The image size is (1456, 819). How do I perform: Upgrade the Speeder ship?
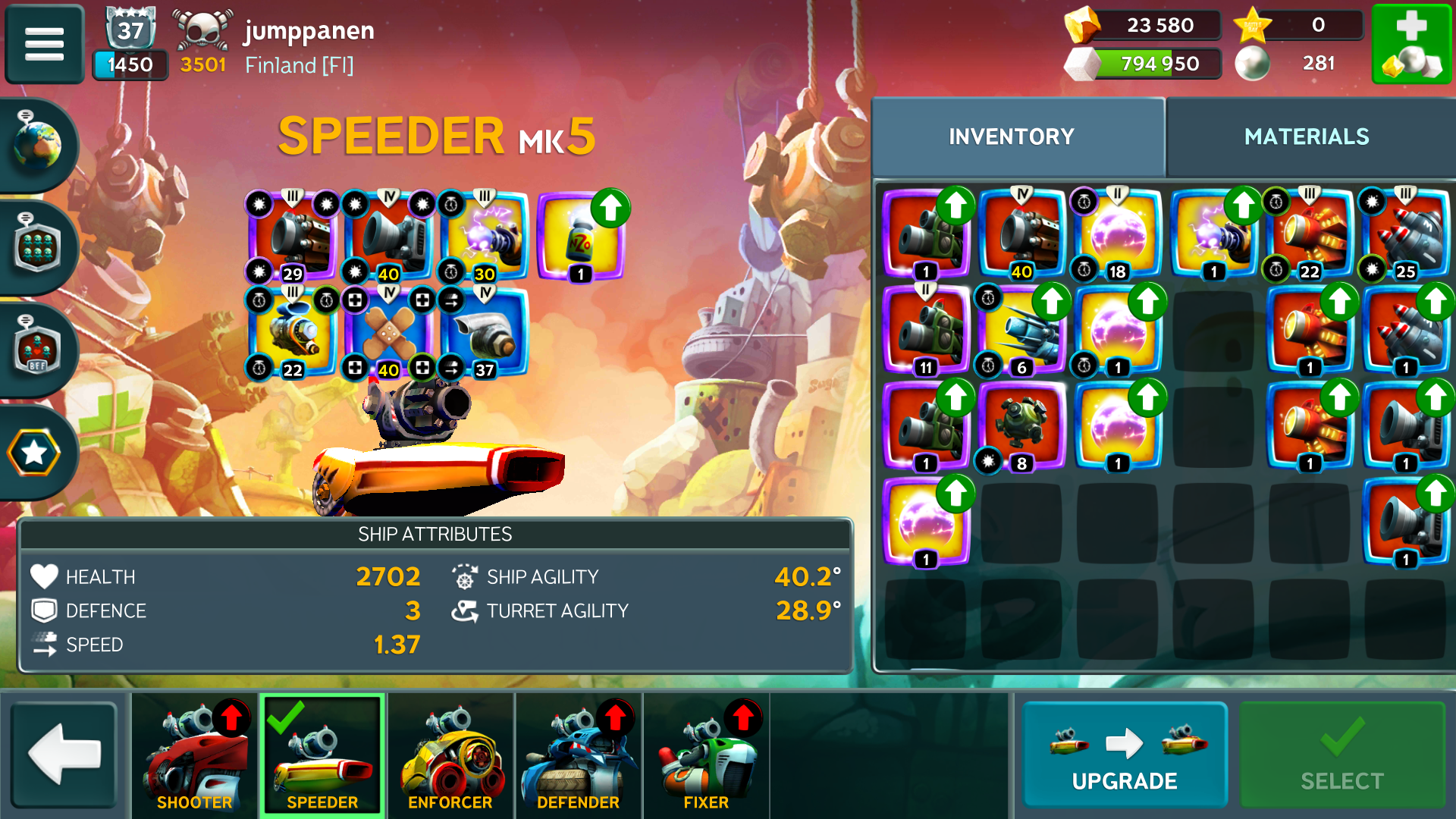1125,755
